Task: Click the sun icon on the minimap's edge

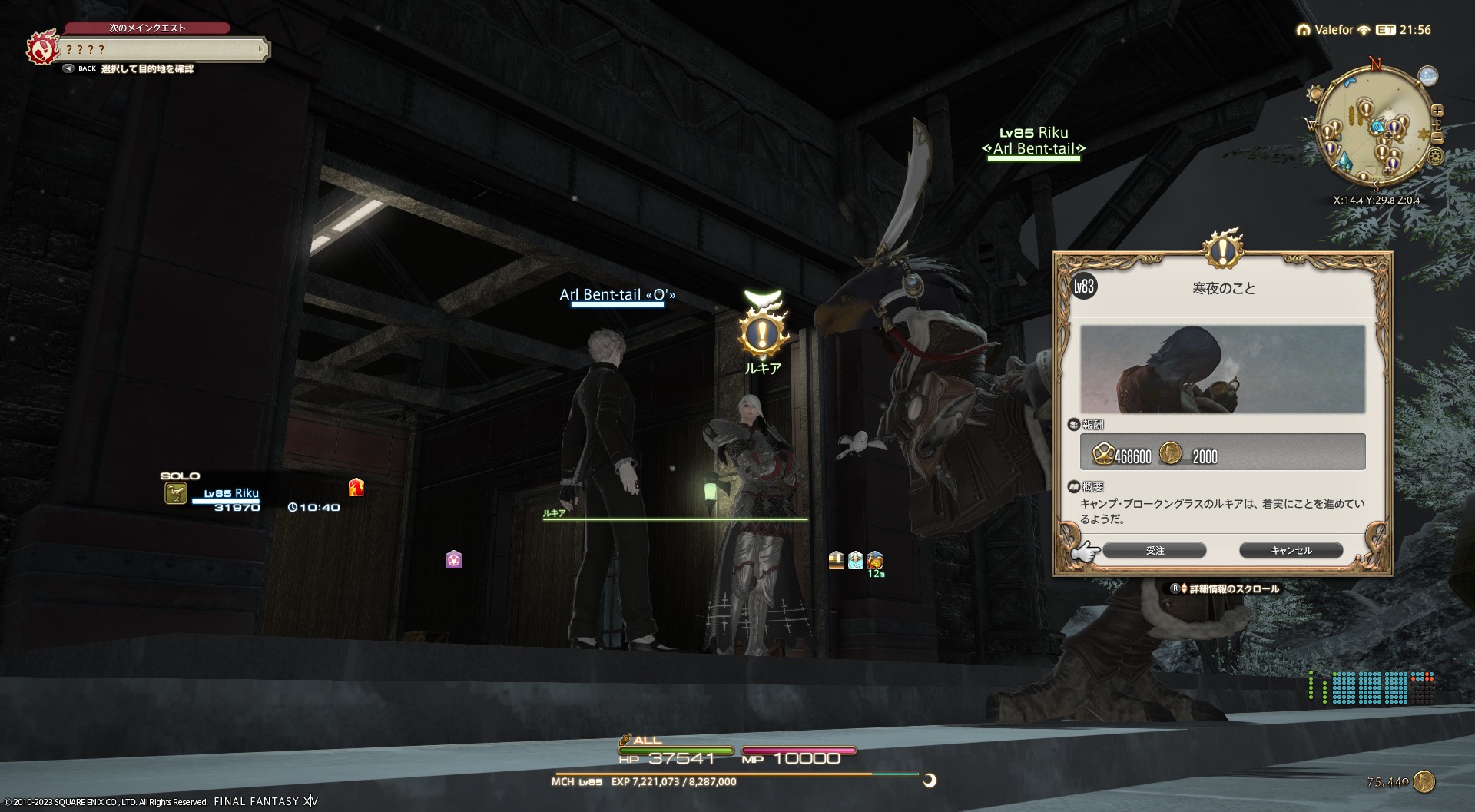Action: (1315, 94)
